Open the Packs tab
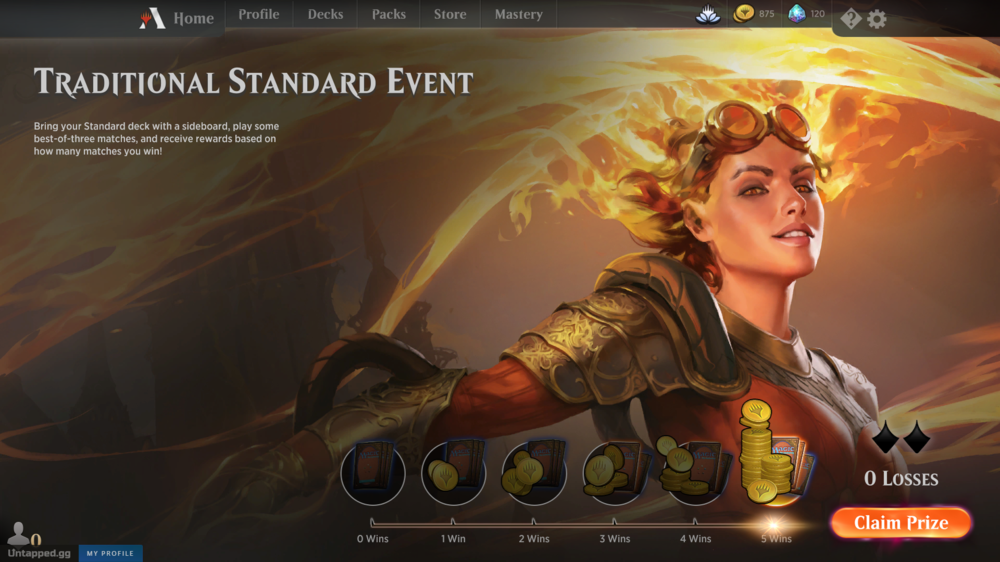Viewport: 1000px width, 562px height. 388,15
